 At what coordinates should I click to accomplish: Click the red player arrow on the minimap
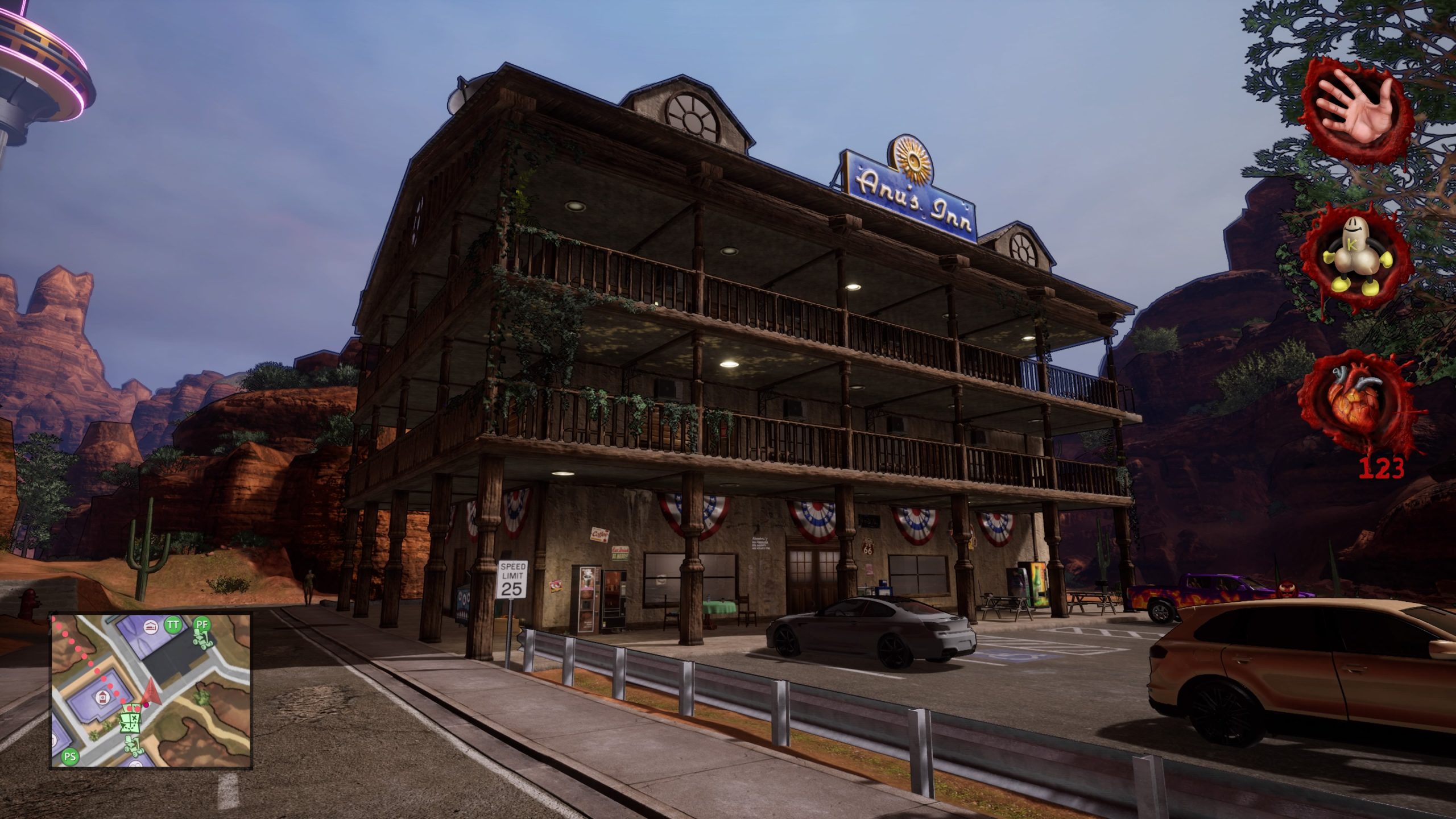pyautogui.click(x=152, y=693)
